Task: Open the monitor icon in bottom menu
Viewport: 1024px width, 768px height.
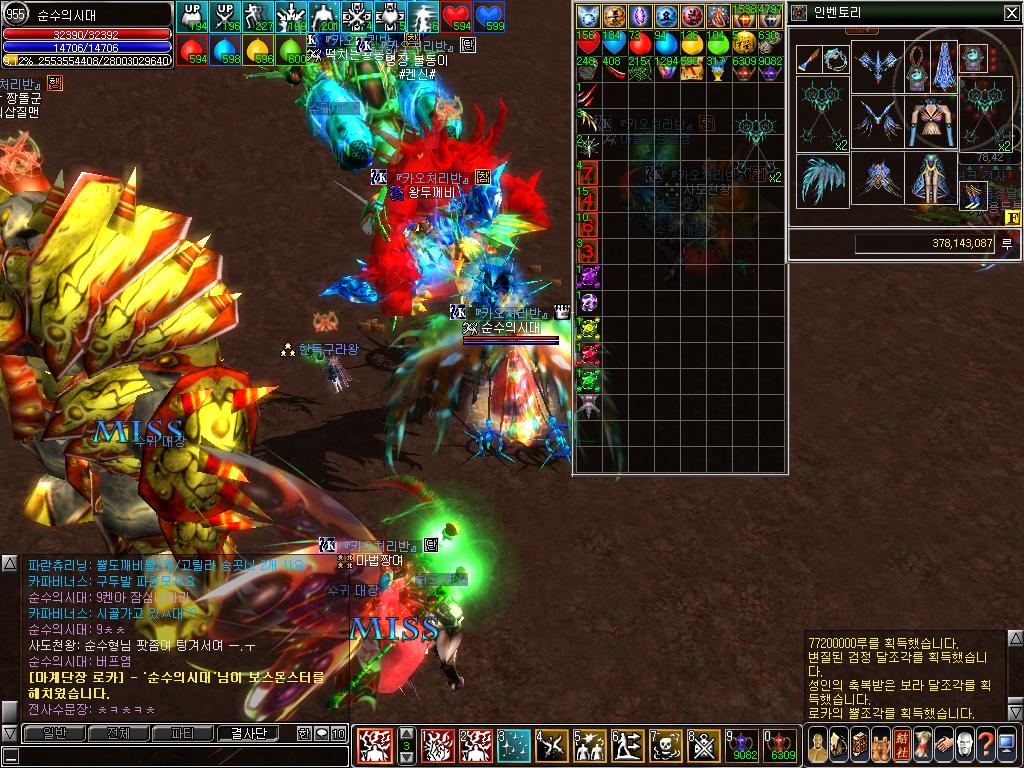Action: (1006, 745)
